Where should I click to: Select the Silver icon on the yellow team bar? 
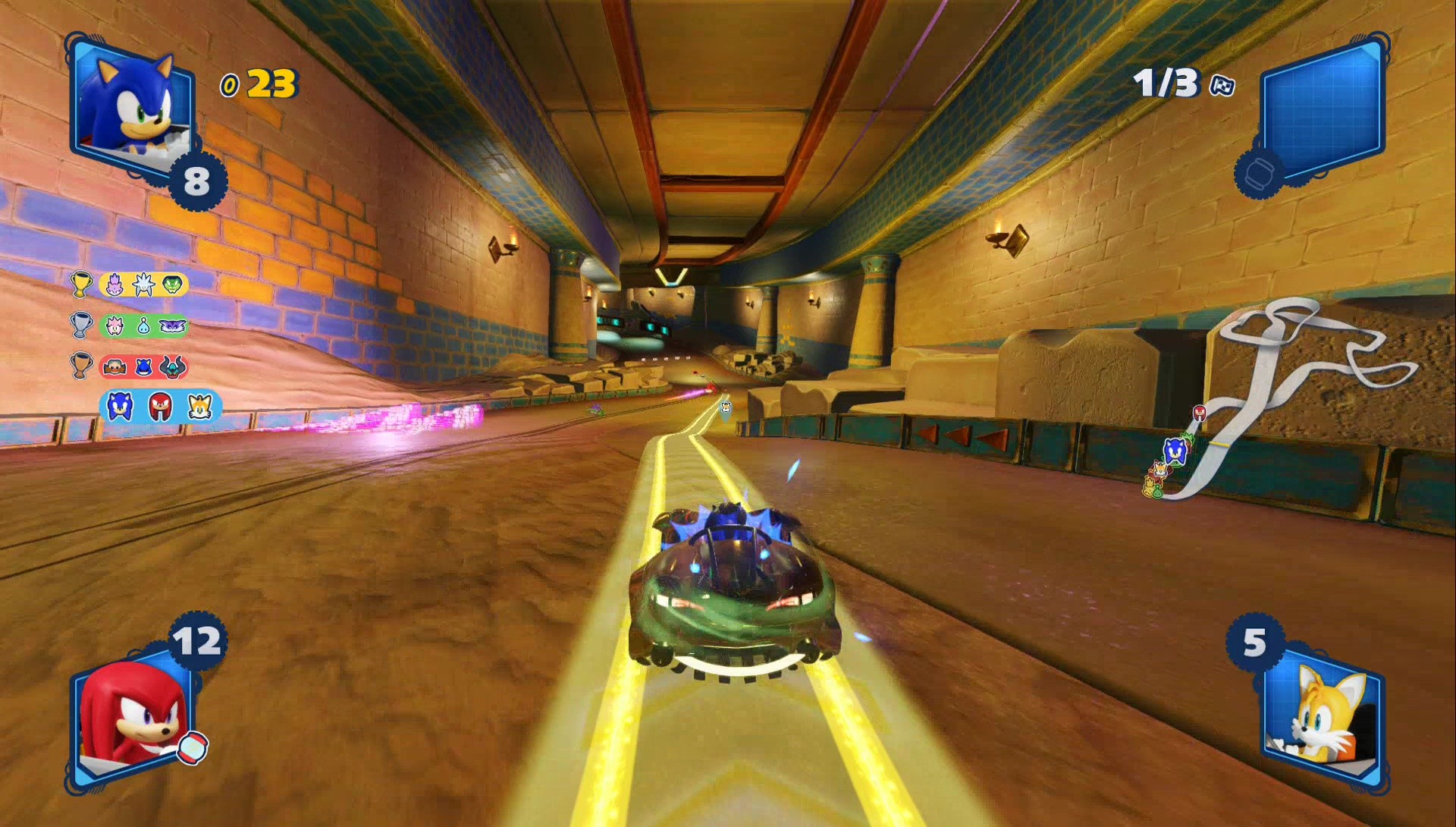coord(143,284)
